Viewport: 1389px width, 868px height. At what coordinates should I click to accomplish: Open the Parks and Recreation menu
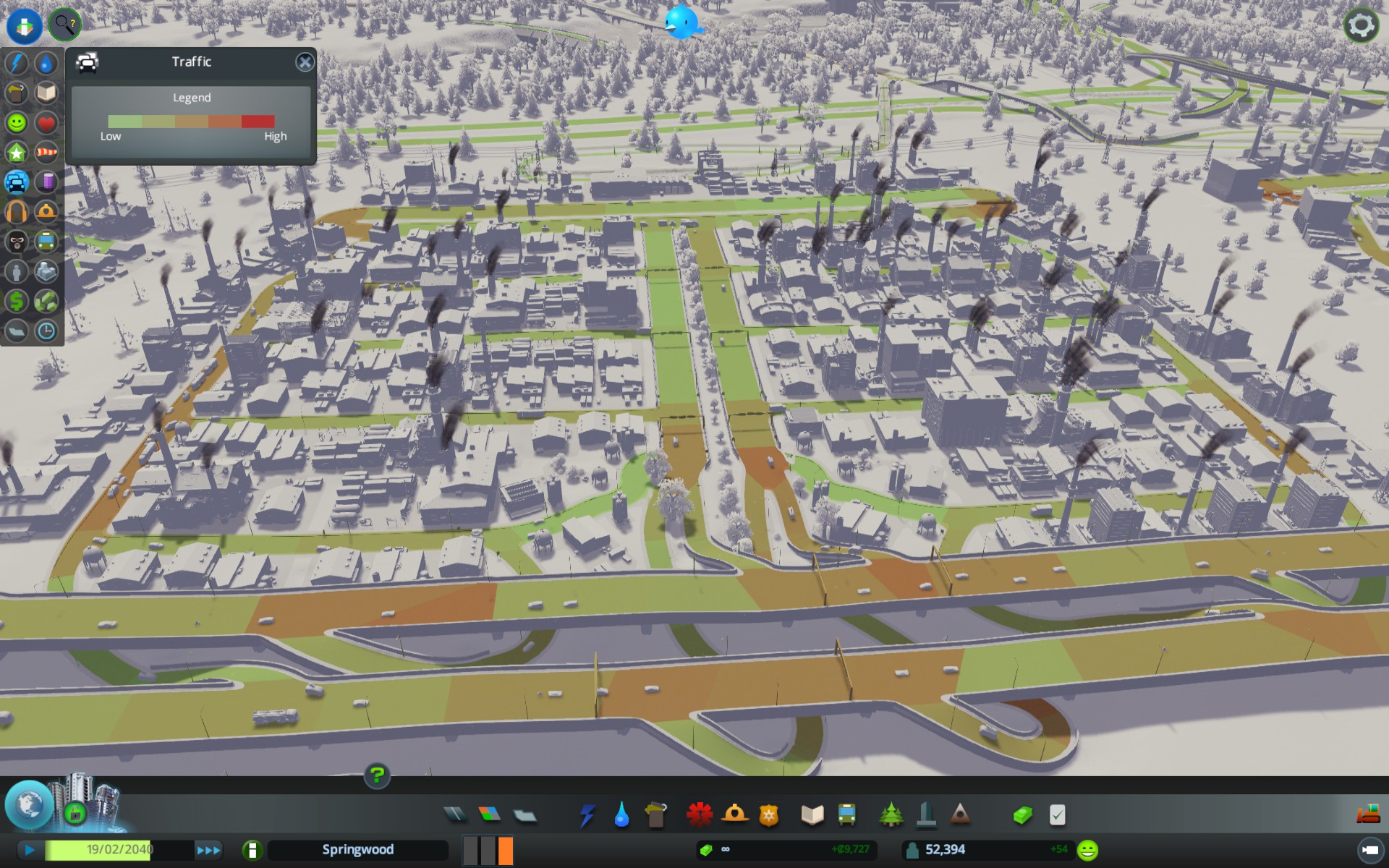[892, 814]
